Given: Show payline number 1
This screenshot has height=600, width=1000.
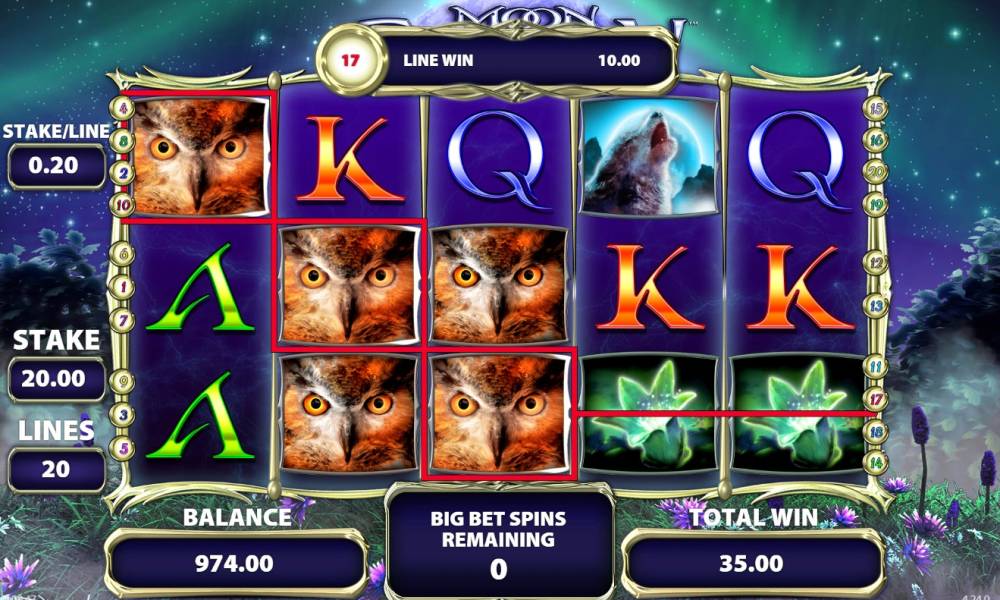Looking at the screenshot, I should (125, 287).
